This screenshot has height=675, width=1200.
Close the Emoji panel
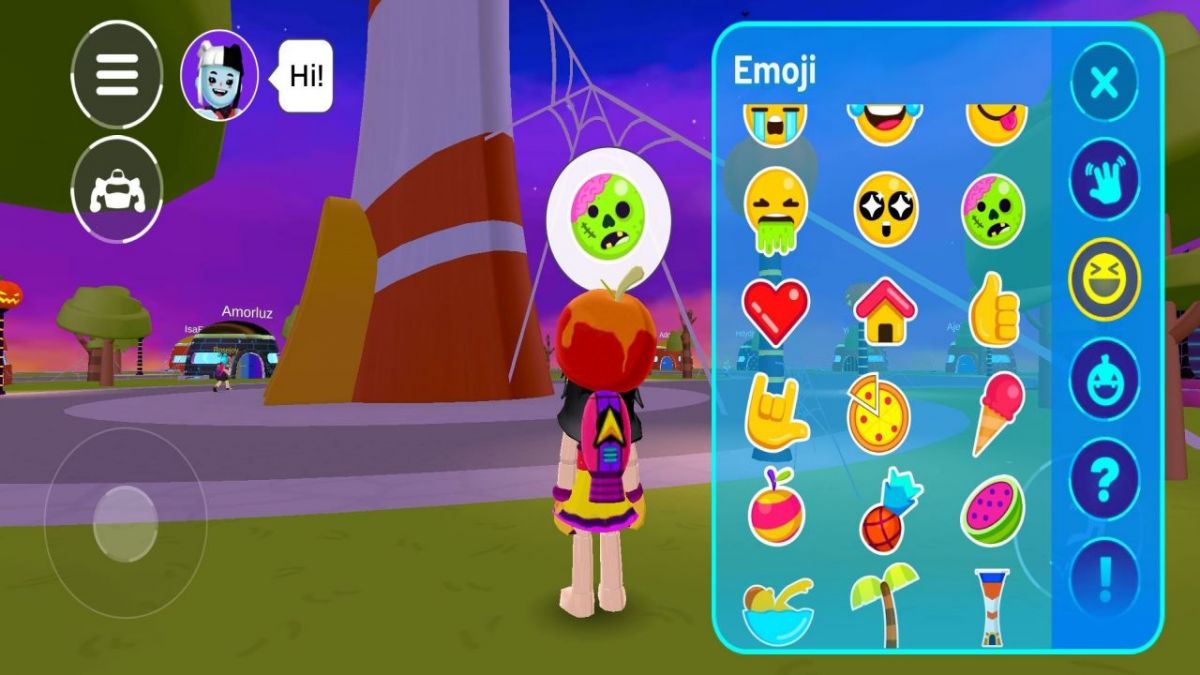1104,82
